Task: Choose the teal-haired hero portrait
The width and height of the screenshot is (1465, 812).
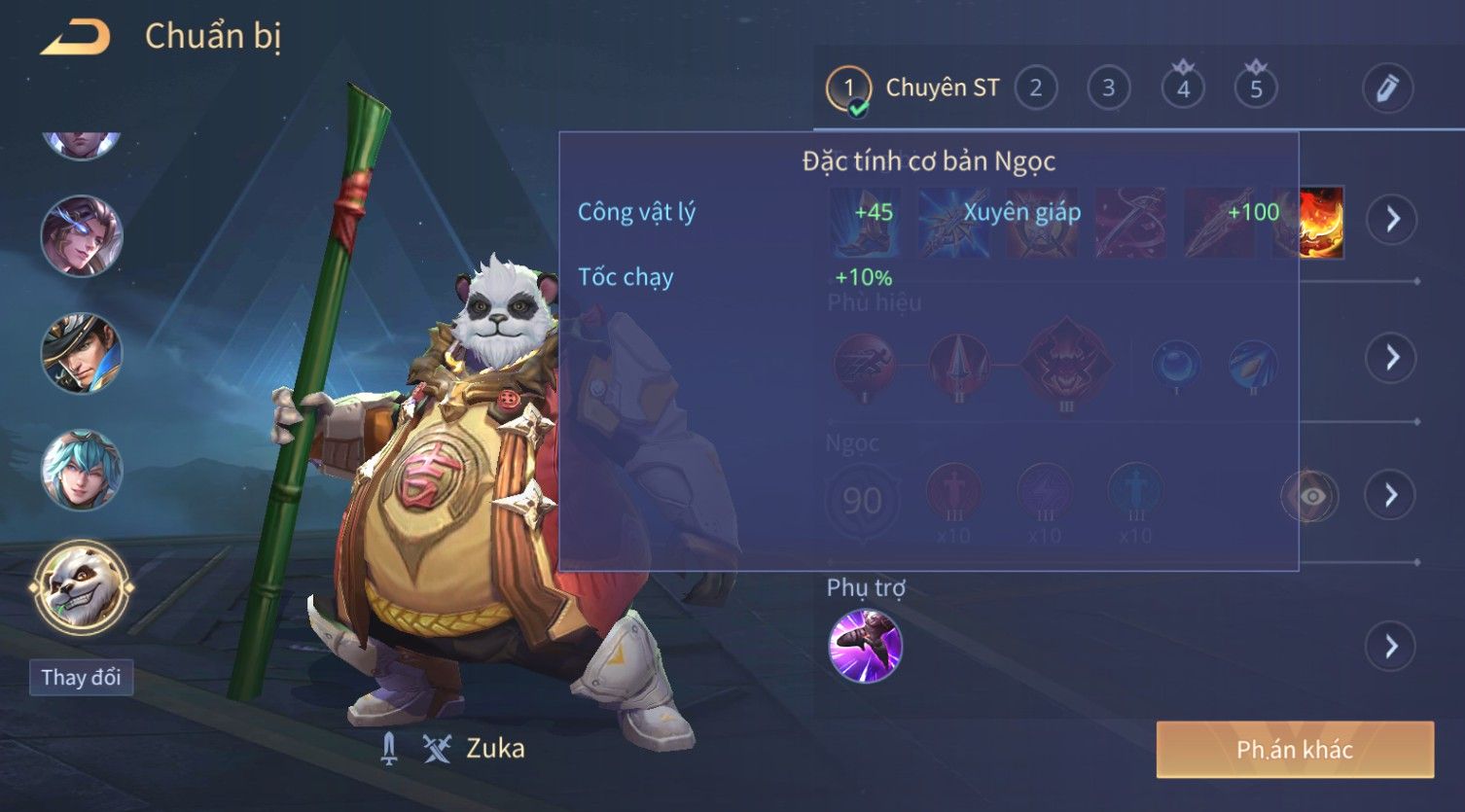Action: pyautogui.click(x=81, y=471)
